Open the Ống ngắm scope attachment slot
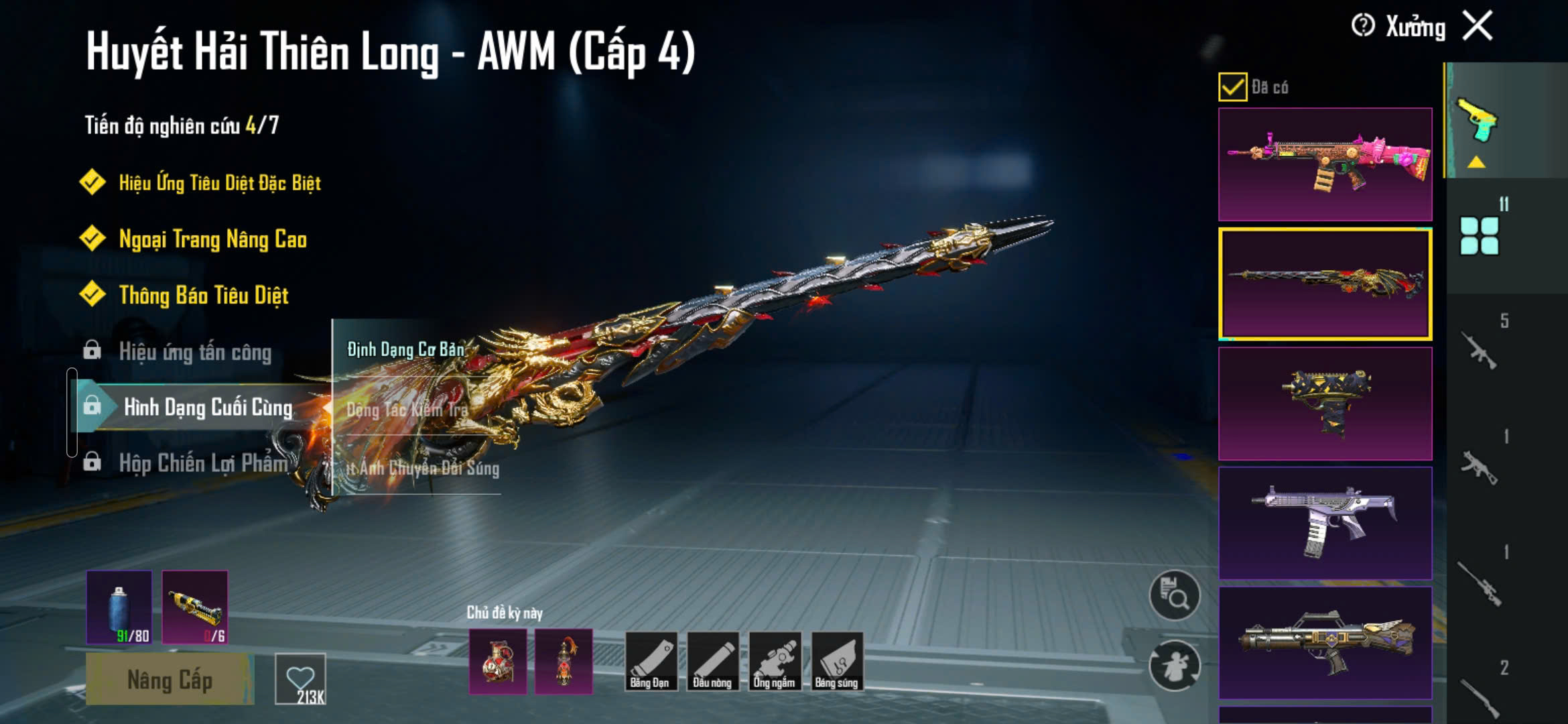 pyautogui.click(x=775, y=661)
